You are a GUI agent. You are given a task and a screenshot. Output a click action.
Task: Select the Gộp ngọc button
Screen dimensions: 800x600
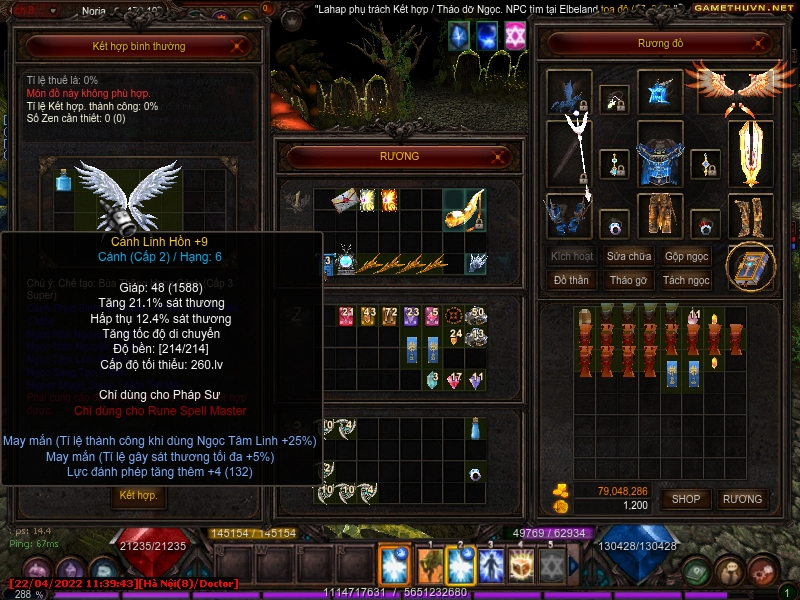[687, 256]
